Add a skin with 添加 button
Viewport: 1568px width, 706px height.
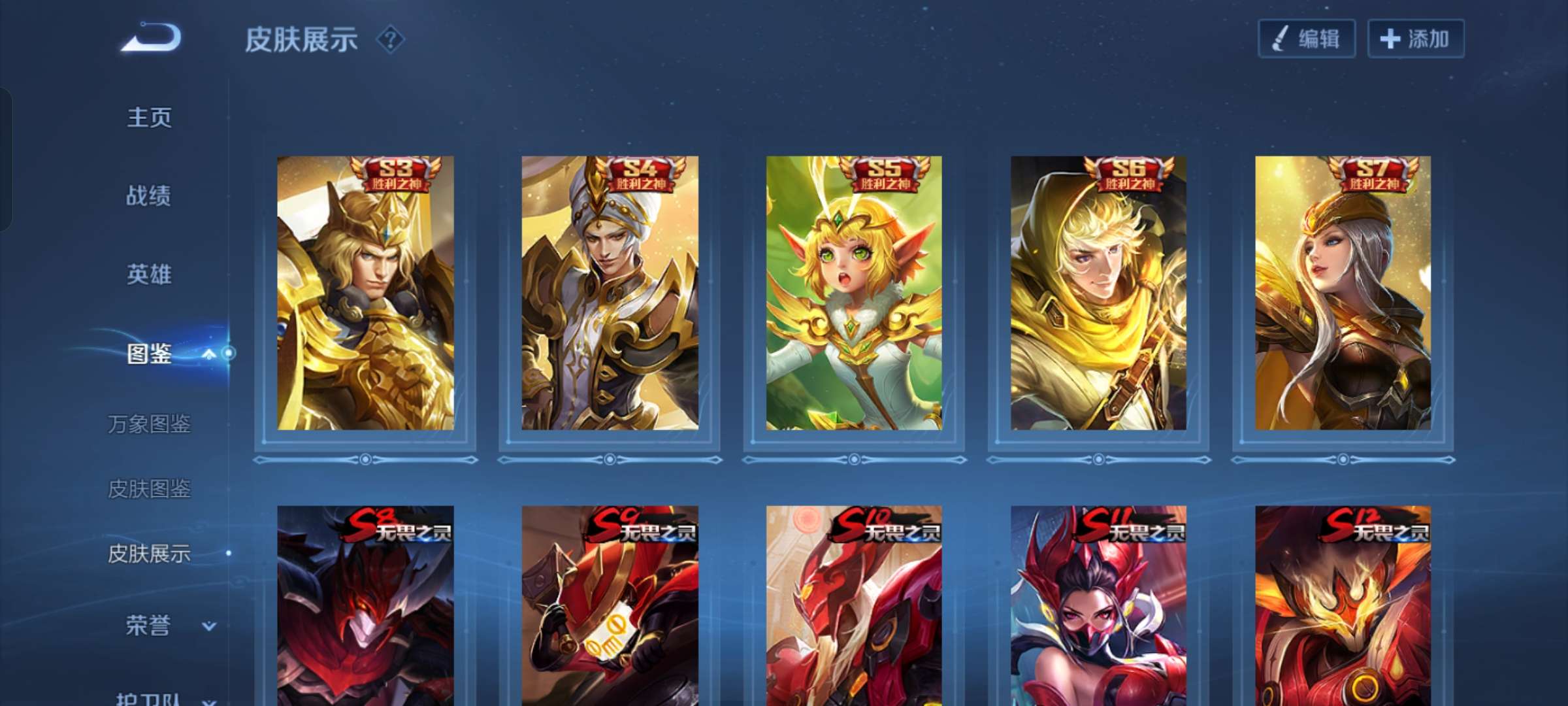(x=1416, y=39)
